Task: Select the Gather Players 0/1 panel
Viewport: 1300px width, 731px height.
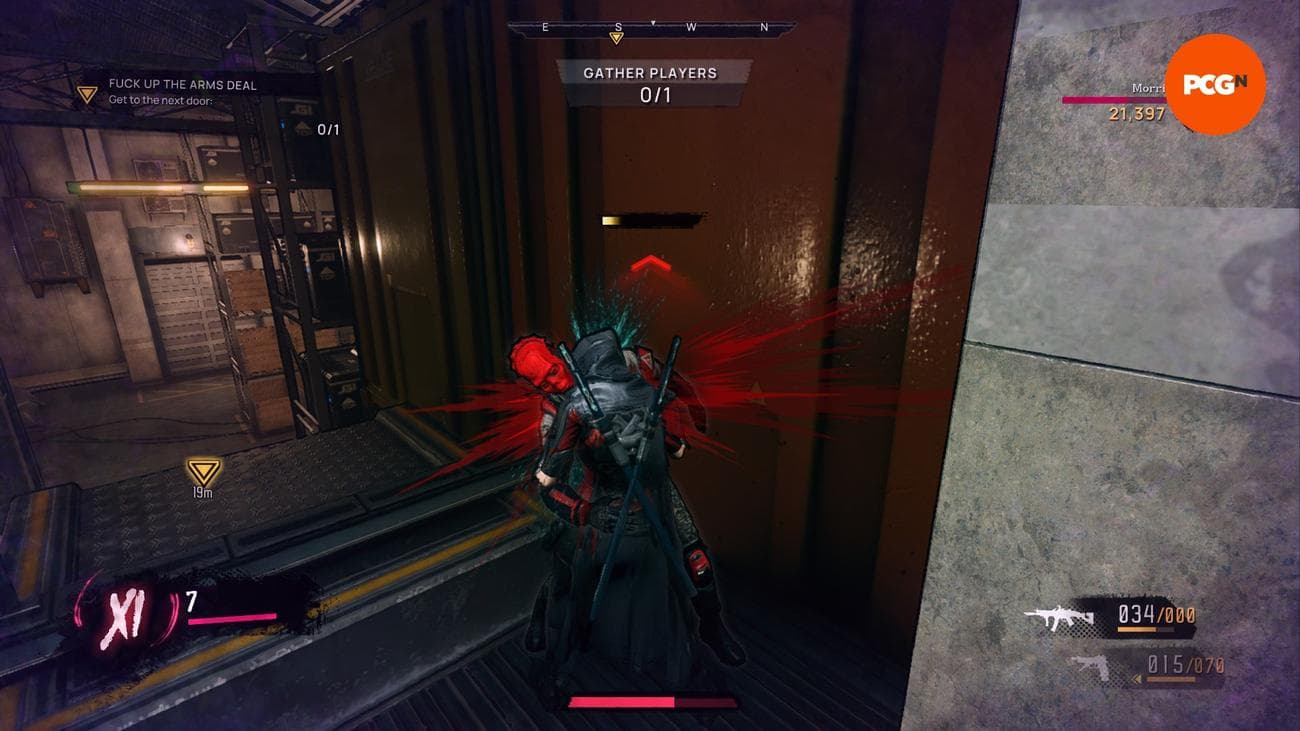Action: [652, 84]
